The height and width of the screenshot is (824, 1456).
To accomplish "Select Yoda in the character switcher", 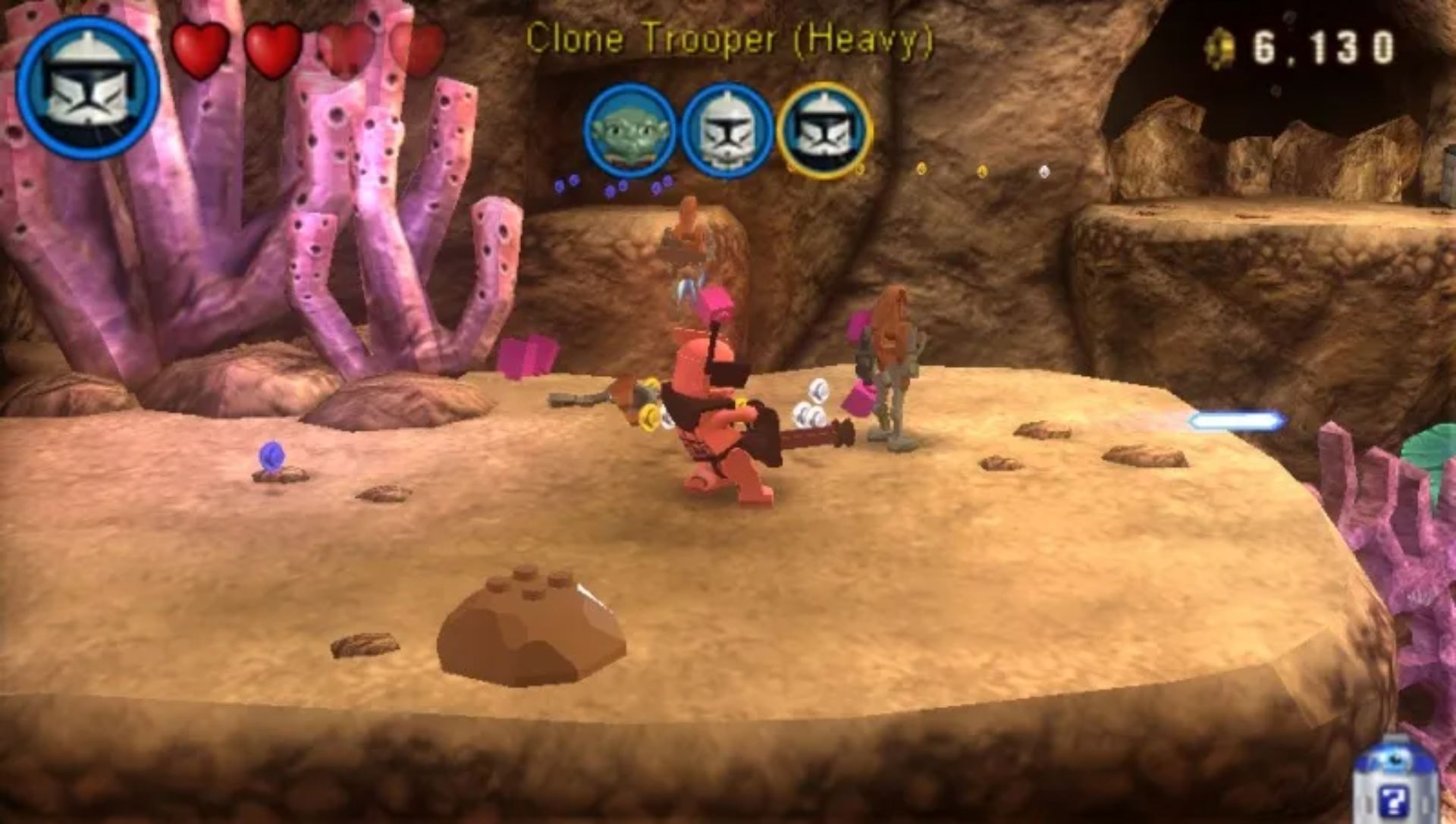I will coord(629,131).
